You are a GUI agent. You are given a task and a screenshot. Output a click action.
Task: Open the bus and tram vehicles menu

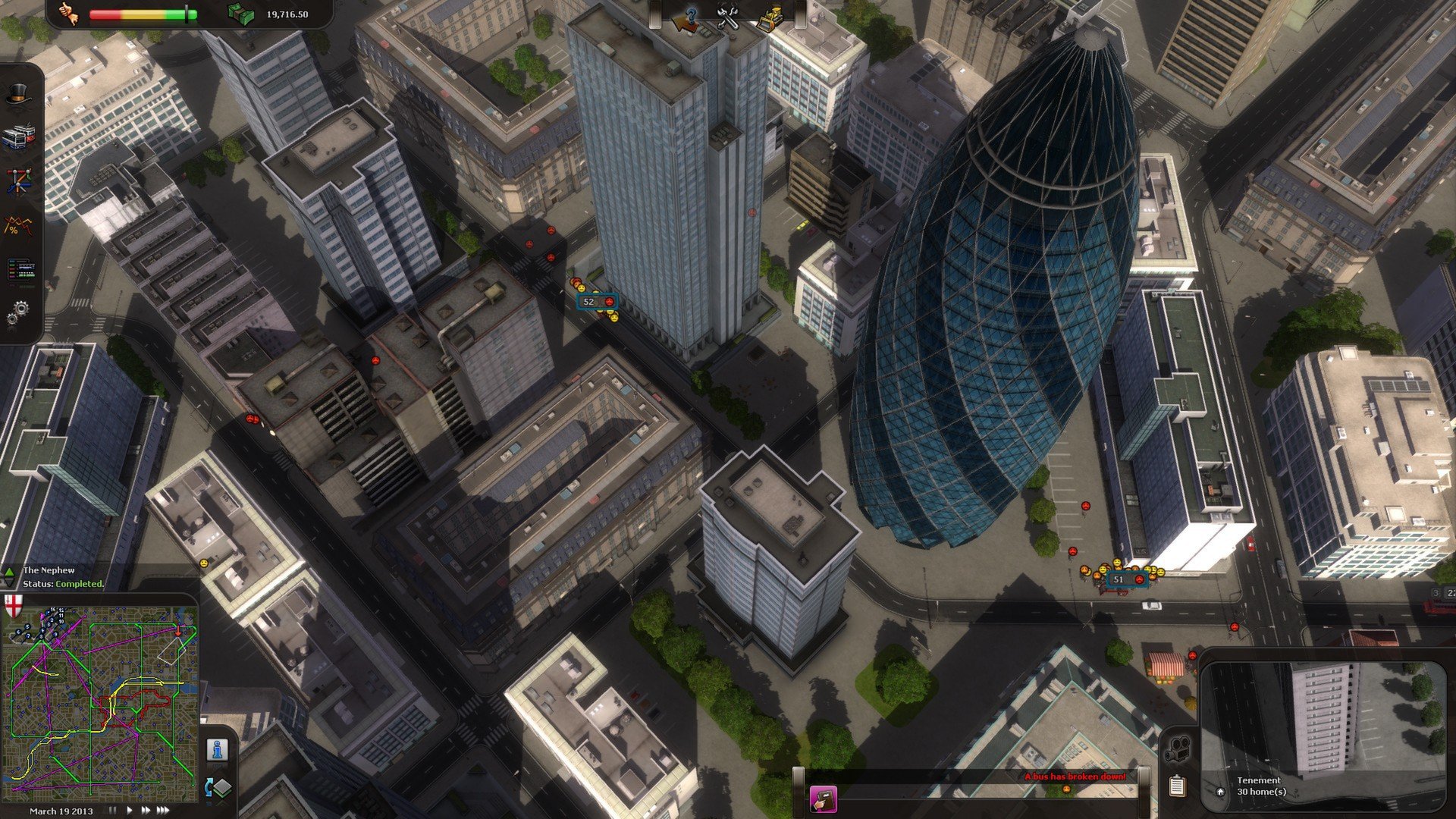coord(17,139)
